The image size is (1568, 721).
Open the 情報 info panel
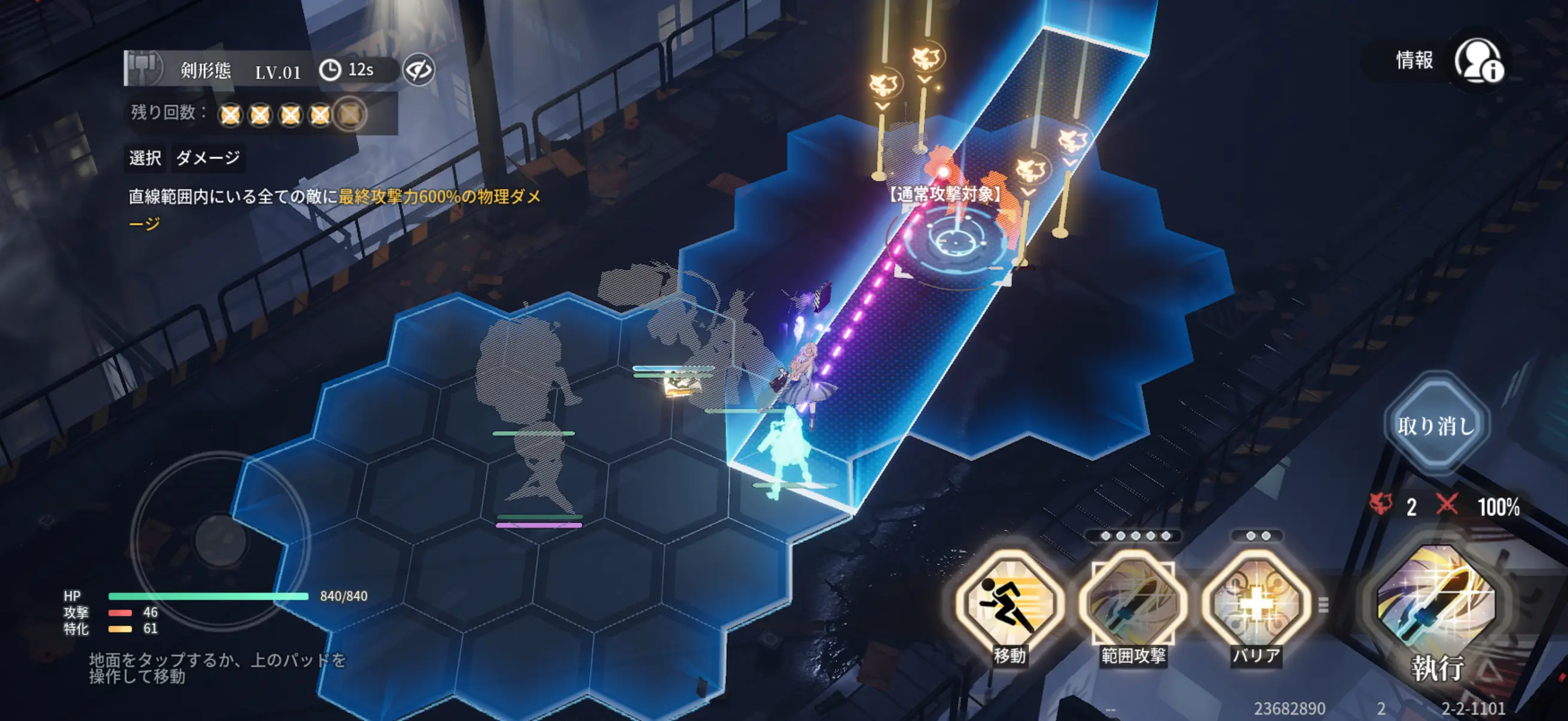[1478, 61]
